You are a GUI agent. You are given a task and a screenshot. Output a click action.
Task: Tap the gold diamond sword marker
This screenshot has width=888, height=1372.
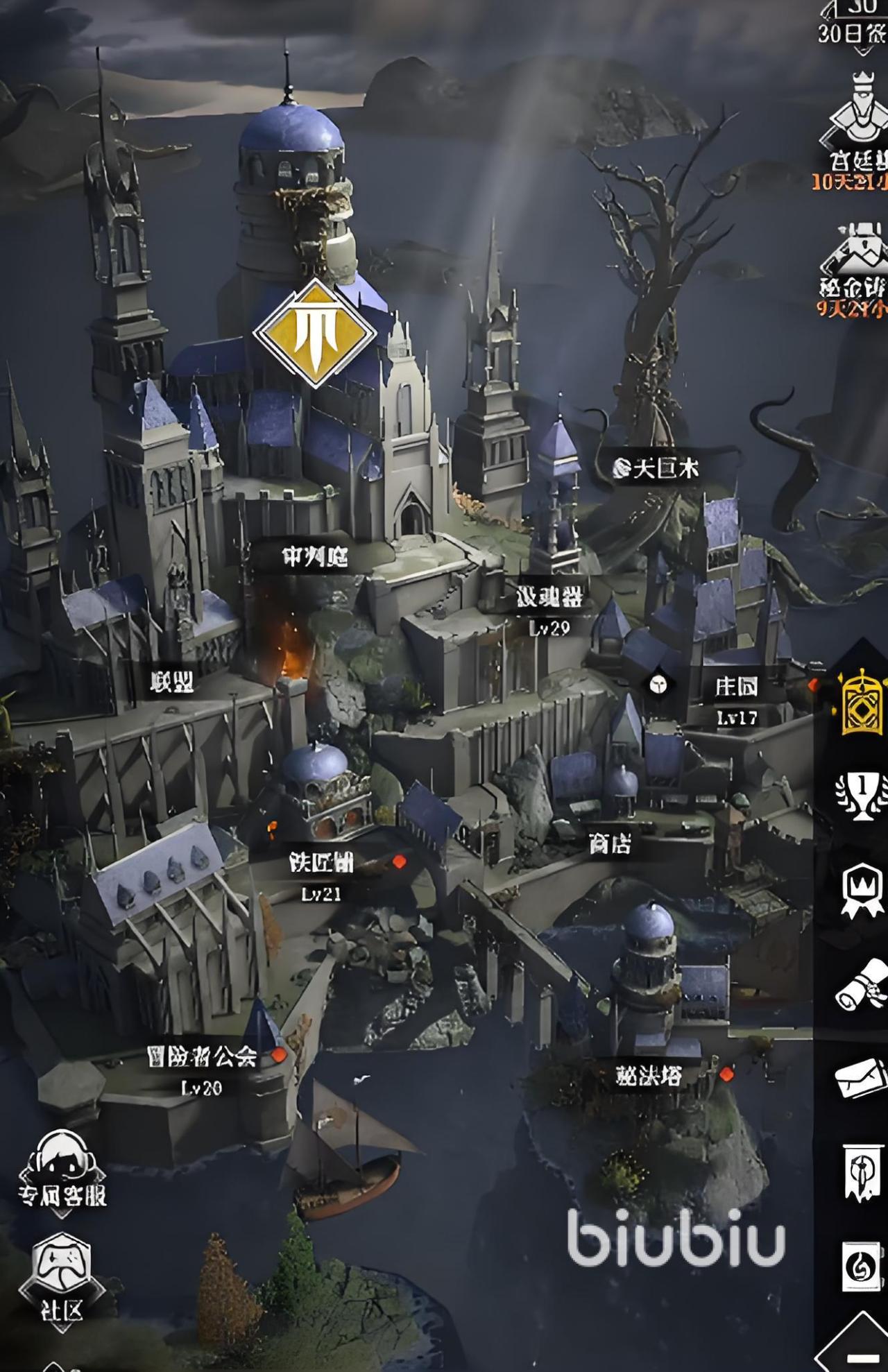coord(315,333)
